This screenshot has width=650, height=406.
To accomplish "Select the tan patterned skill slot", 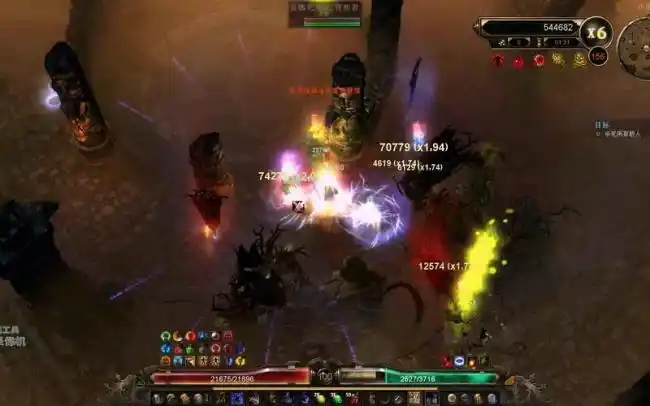I will 414,398.
